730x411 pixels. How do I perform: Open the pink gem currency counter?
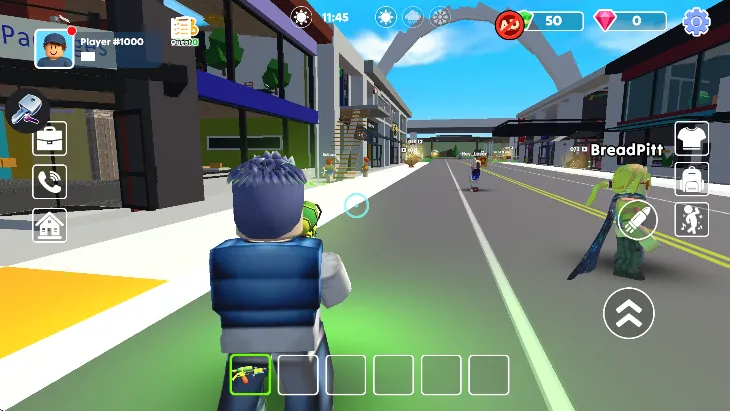pos(630,20)
